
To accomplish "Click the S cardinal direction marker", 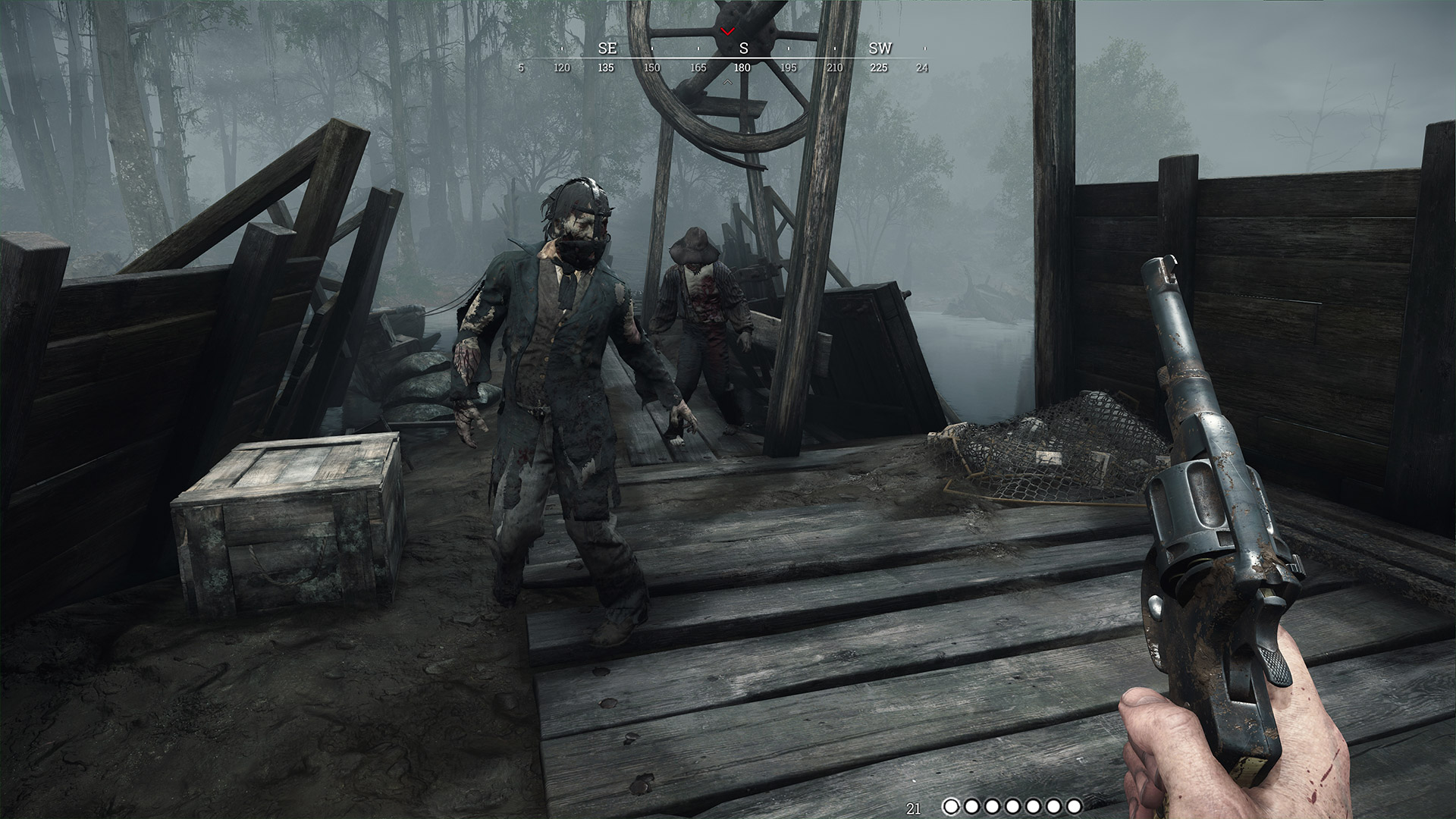I will [x=743, y=49].
